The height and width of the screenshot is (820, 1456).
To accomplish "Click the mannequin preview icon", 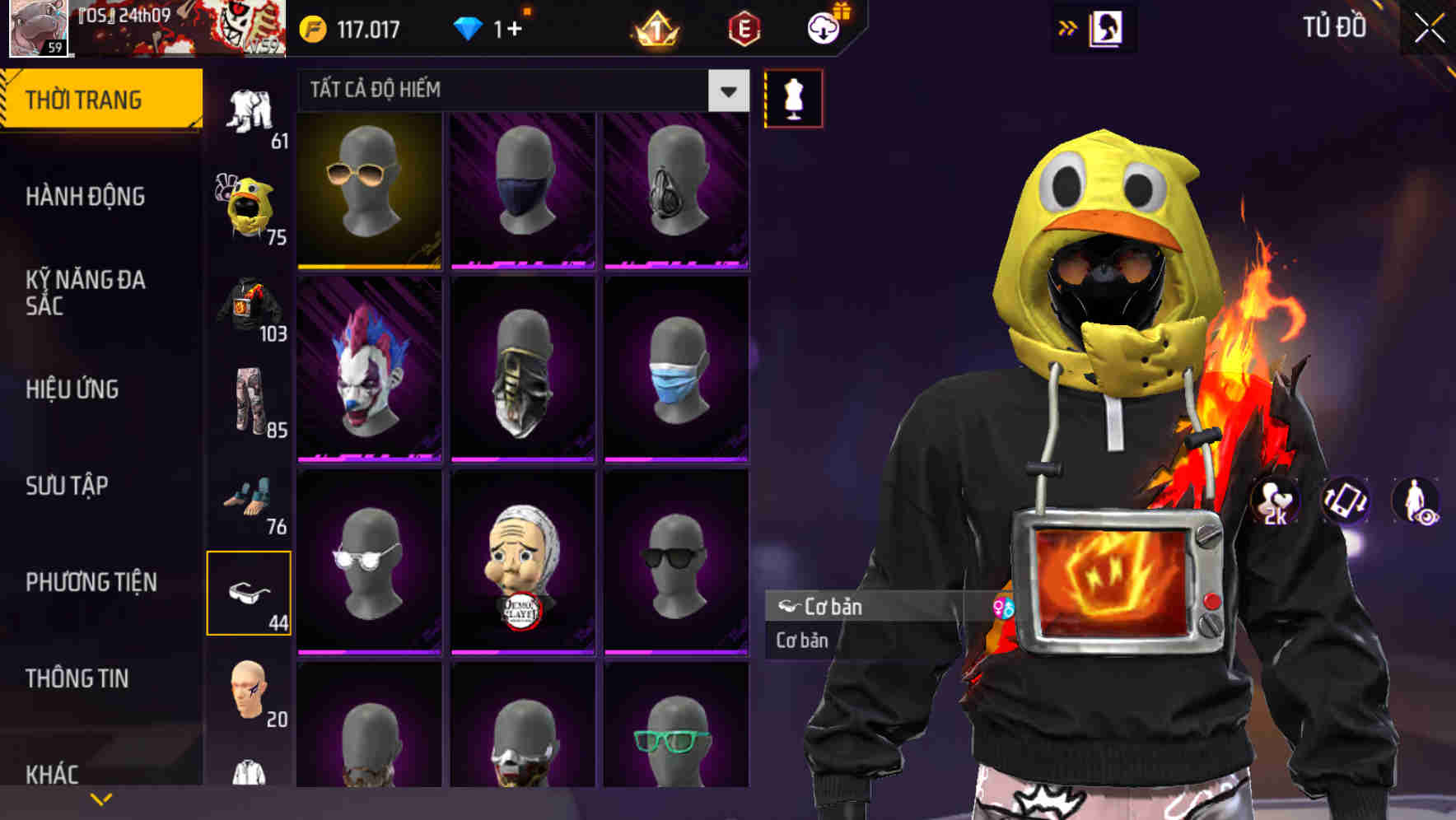I will tap(793, 98).
